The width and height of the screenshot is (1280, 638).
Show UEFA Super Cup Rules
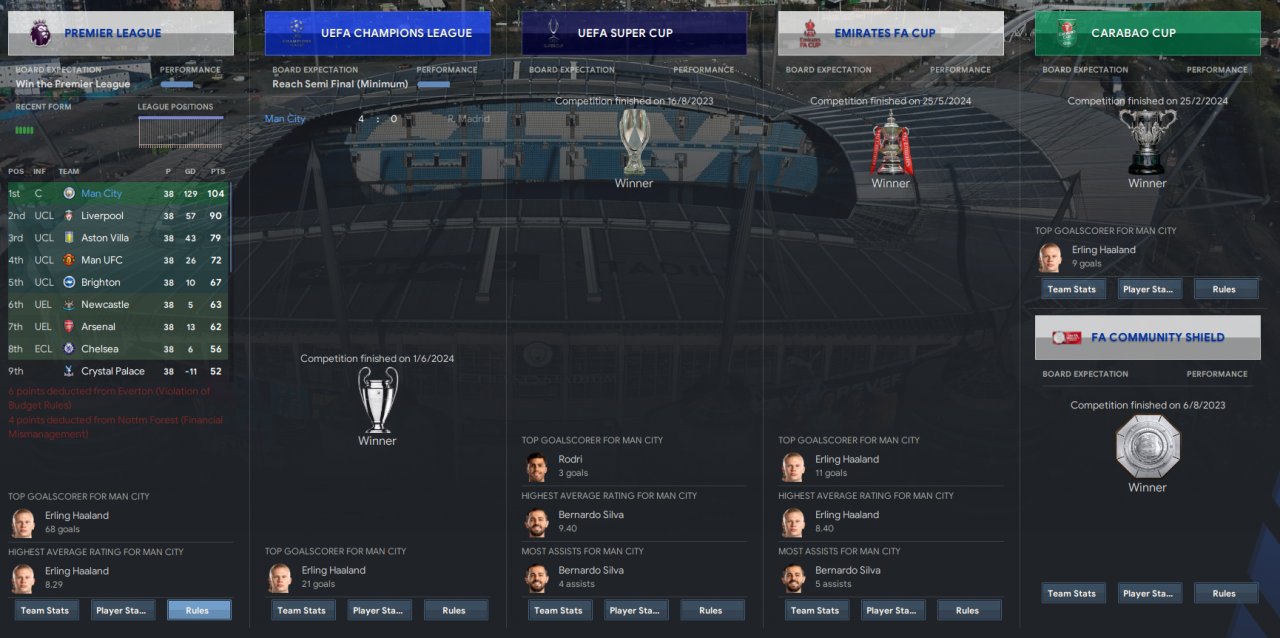(x=711, y=610)
